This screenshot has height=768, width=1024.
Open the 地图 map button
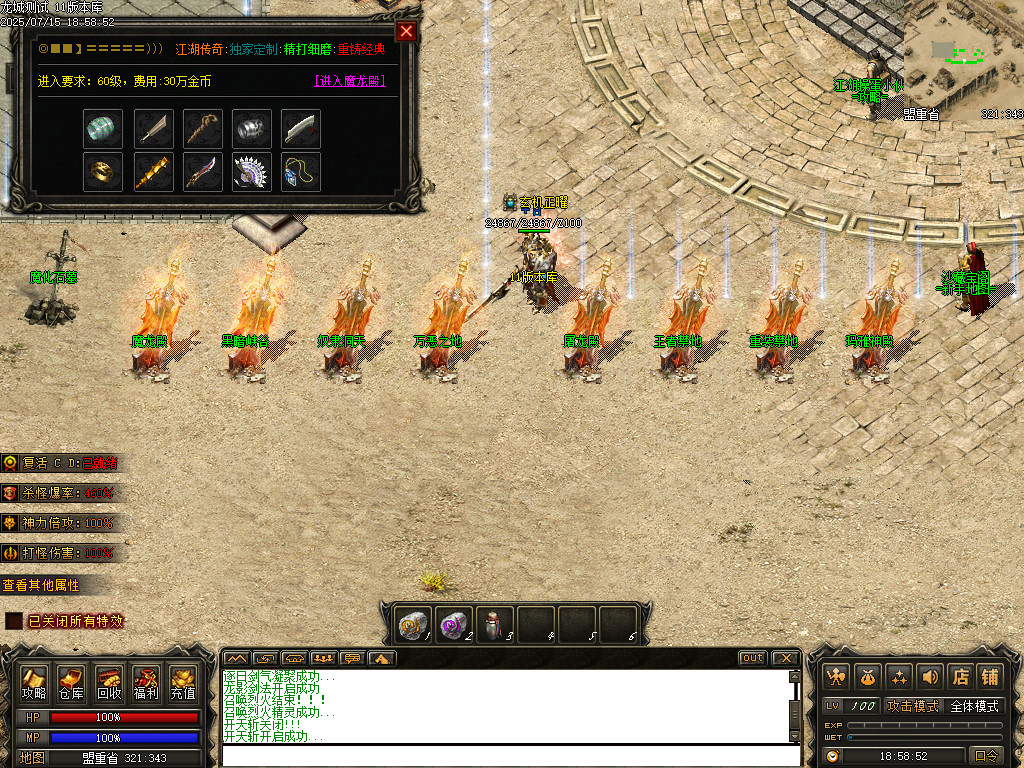33,758
